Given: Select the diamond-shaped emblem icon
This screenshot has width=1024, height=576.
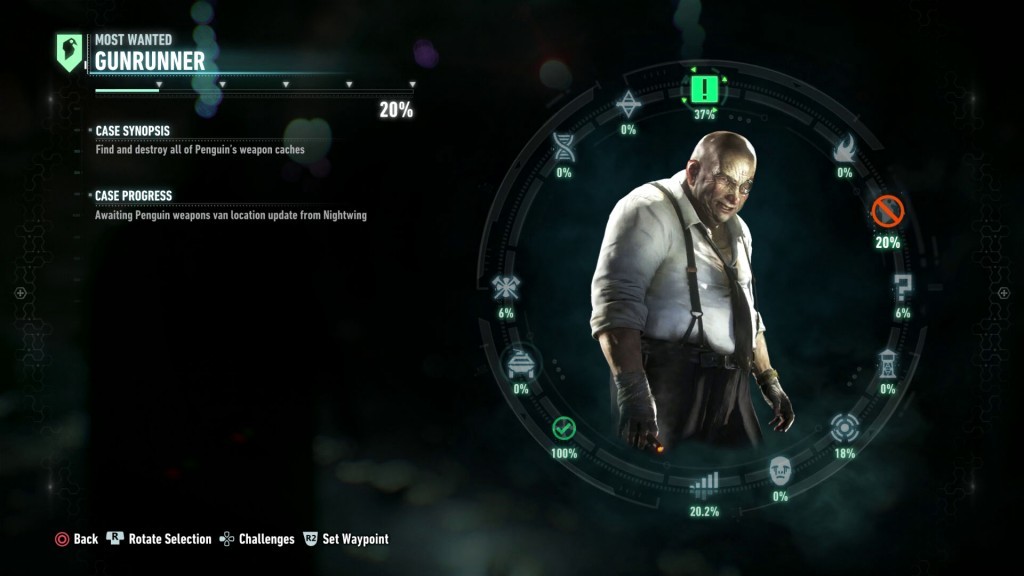Looking at the screenshot, I should coord(628,104).
